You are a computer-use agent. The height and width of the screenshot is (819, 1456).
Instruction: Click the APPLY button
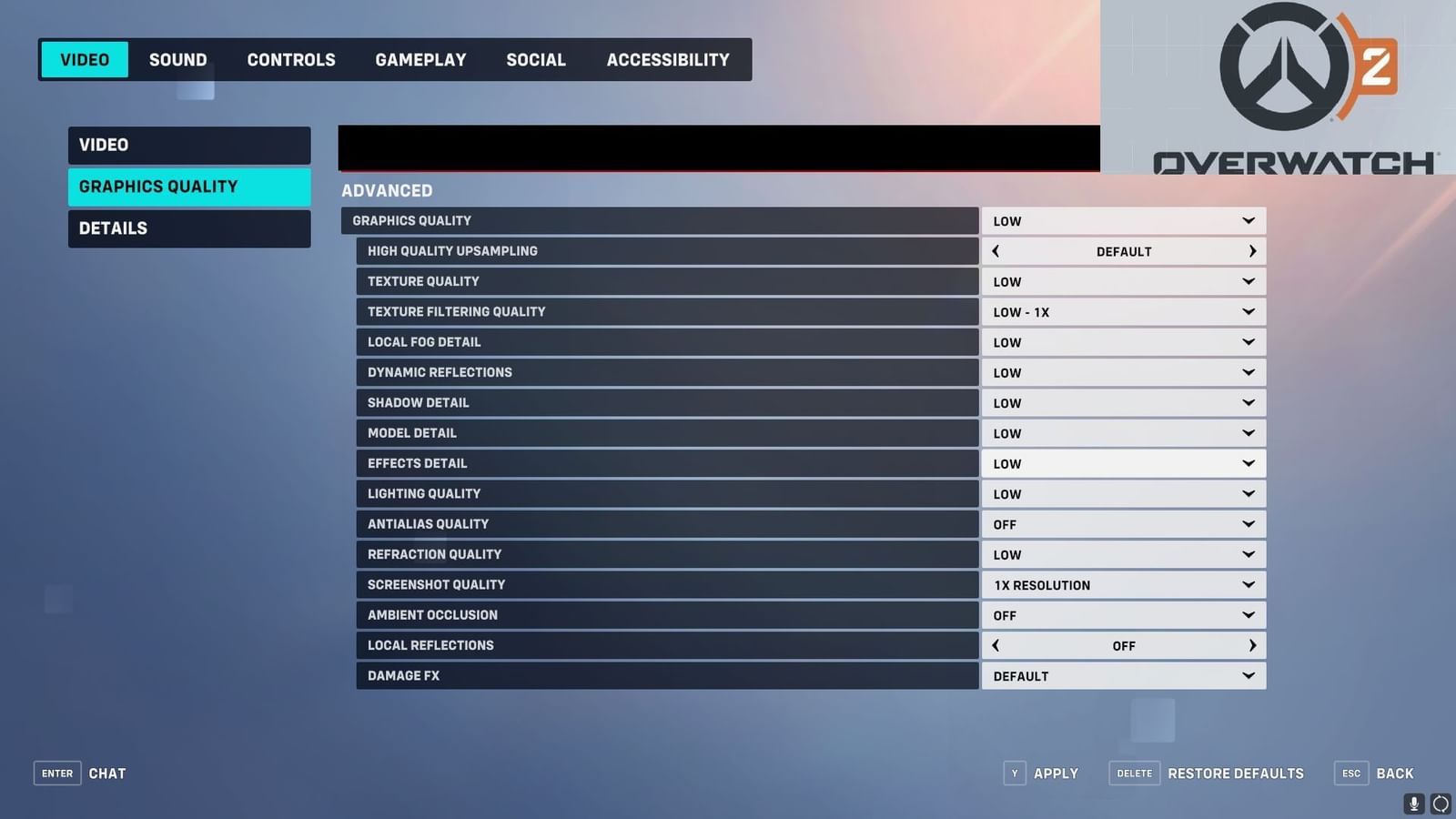pyautogui.click(x=1056, y=773)
